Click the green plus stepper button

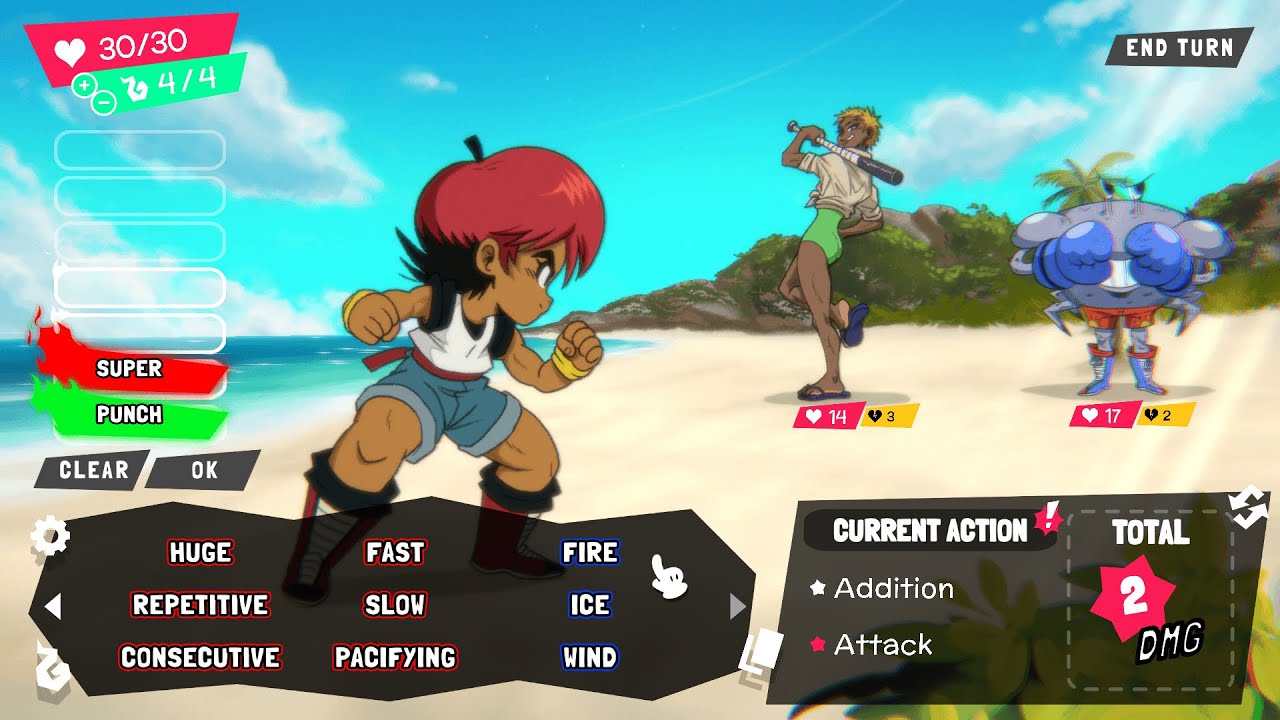tap(84, 84)
